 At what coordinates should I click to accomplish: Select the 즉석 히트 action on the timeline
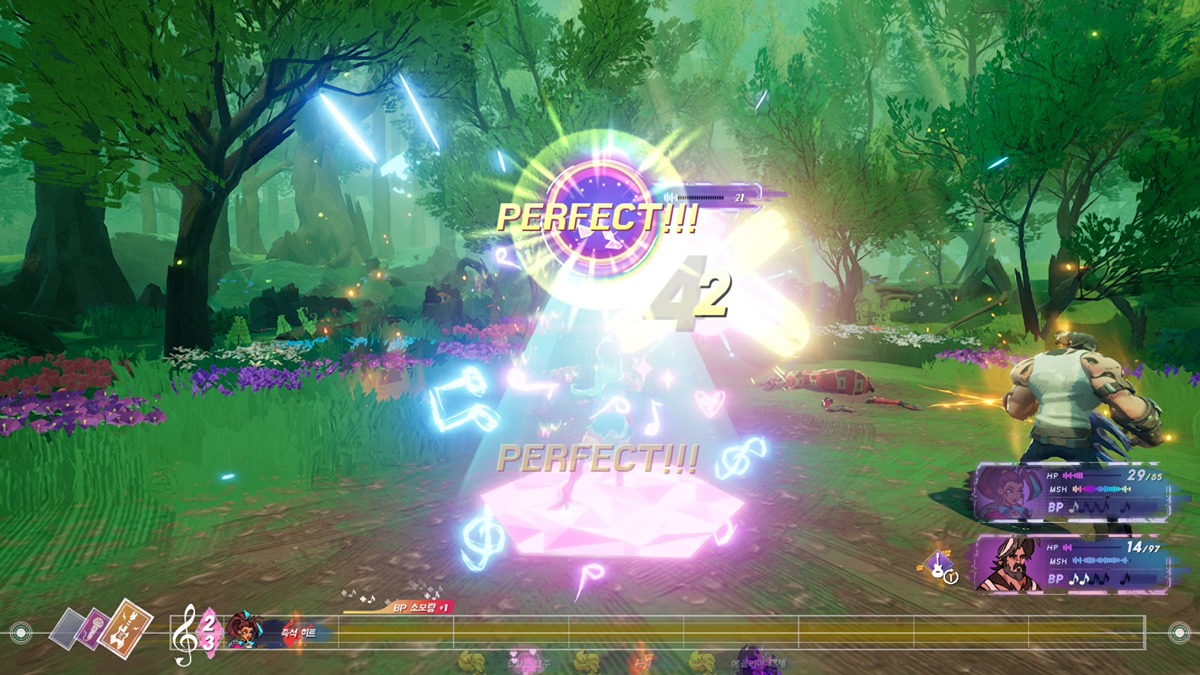click(x=299, y=632)
